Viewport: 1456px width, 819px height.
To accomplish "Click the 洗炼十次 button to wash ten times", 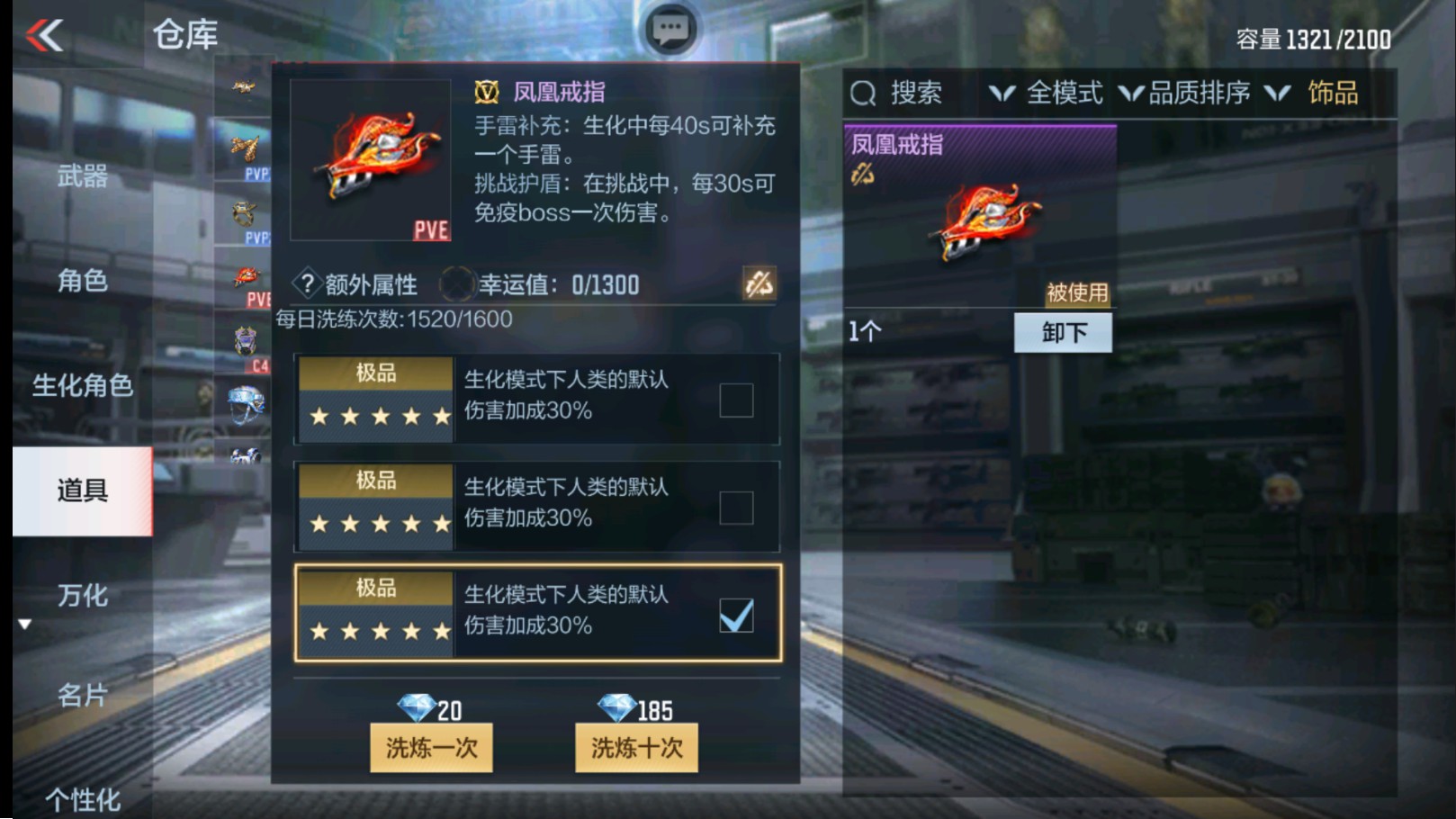I will (x=634, y=747).
